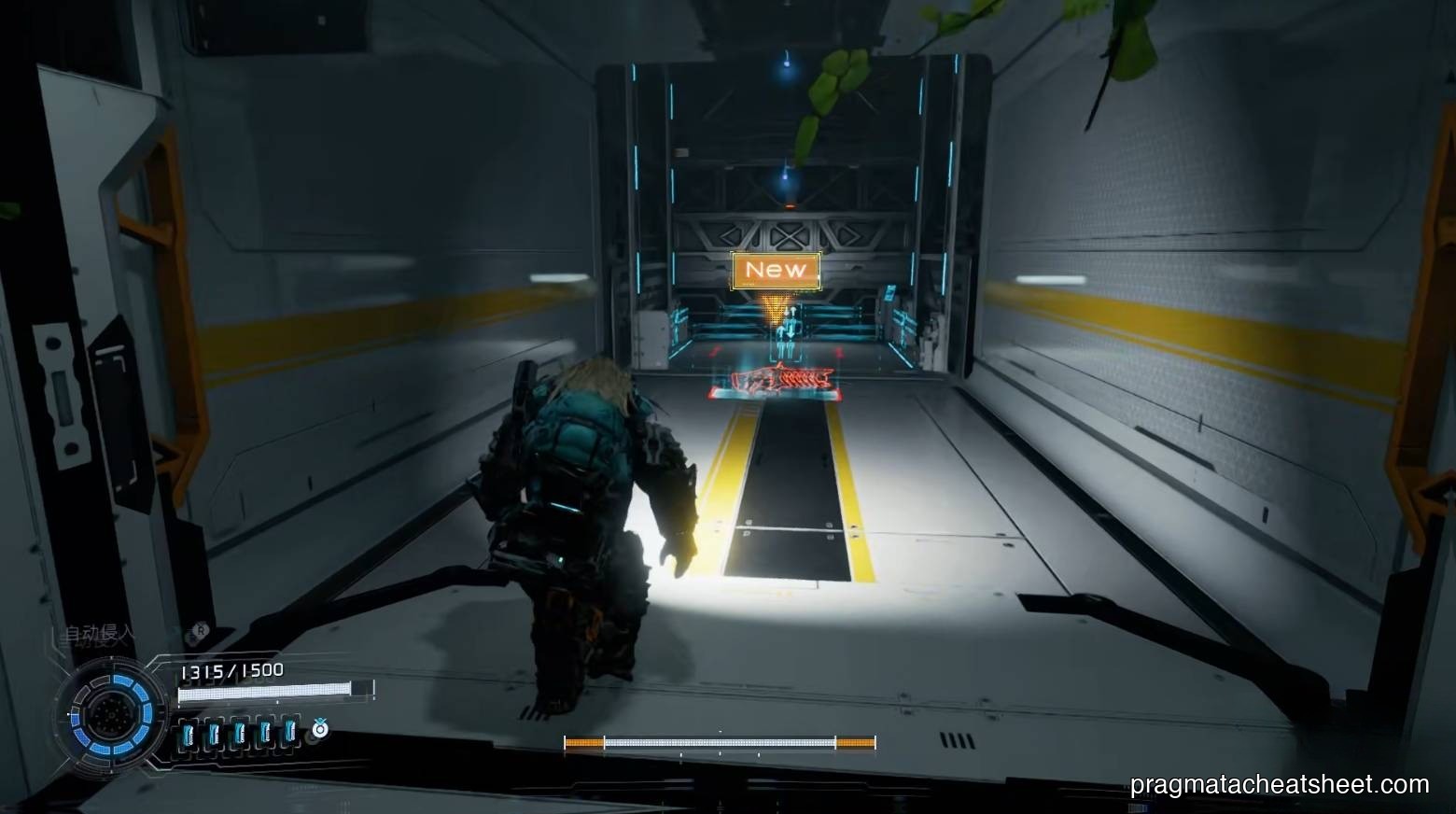Select the orange New item marker
The width and height of the screenshot is (1456, 814).
pos(776,270)
